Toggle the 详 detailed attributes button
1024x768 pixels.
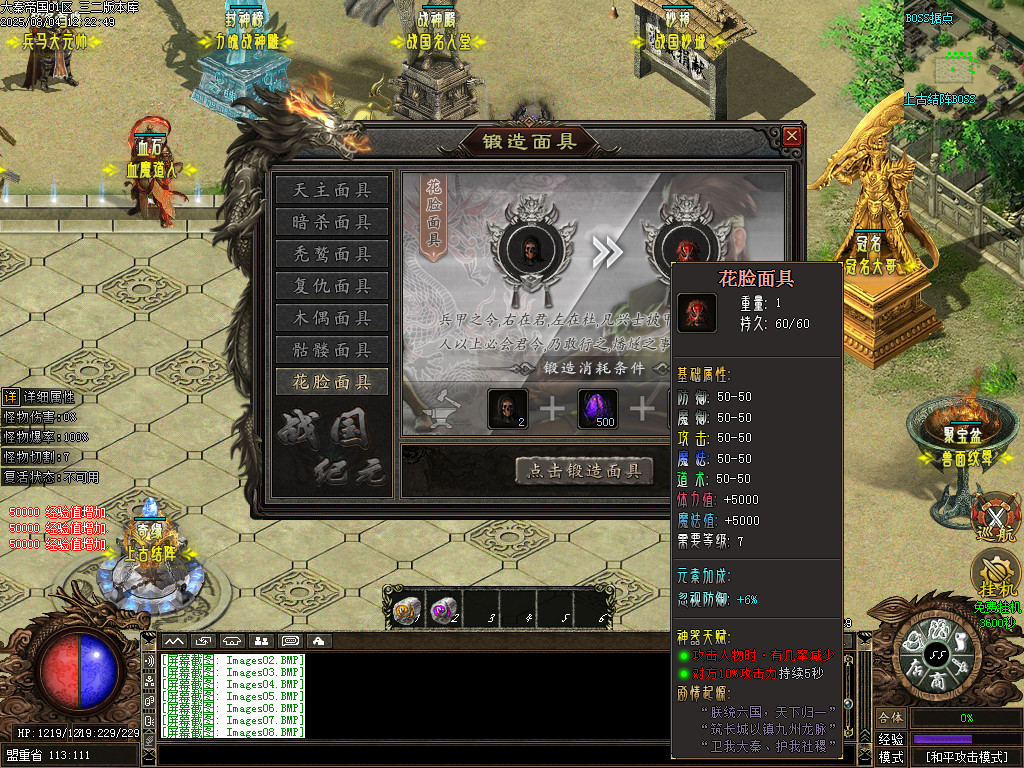click(10, 397)
